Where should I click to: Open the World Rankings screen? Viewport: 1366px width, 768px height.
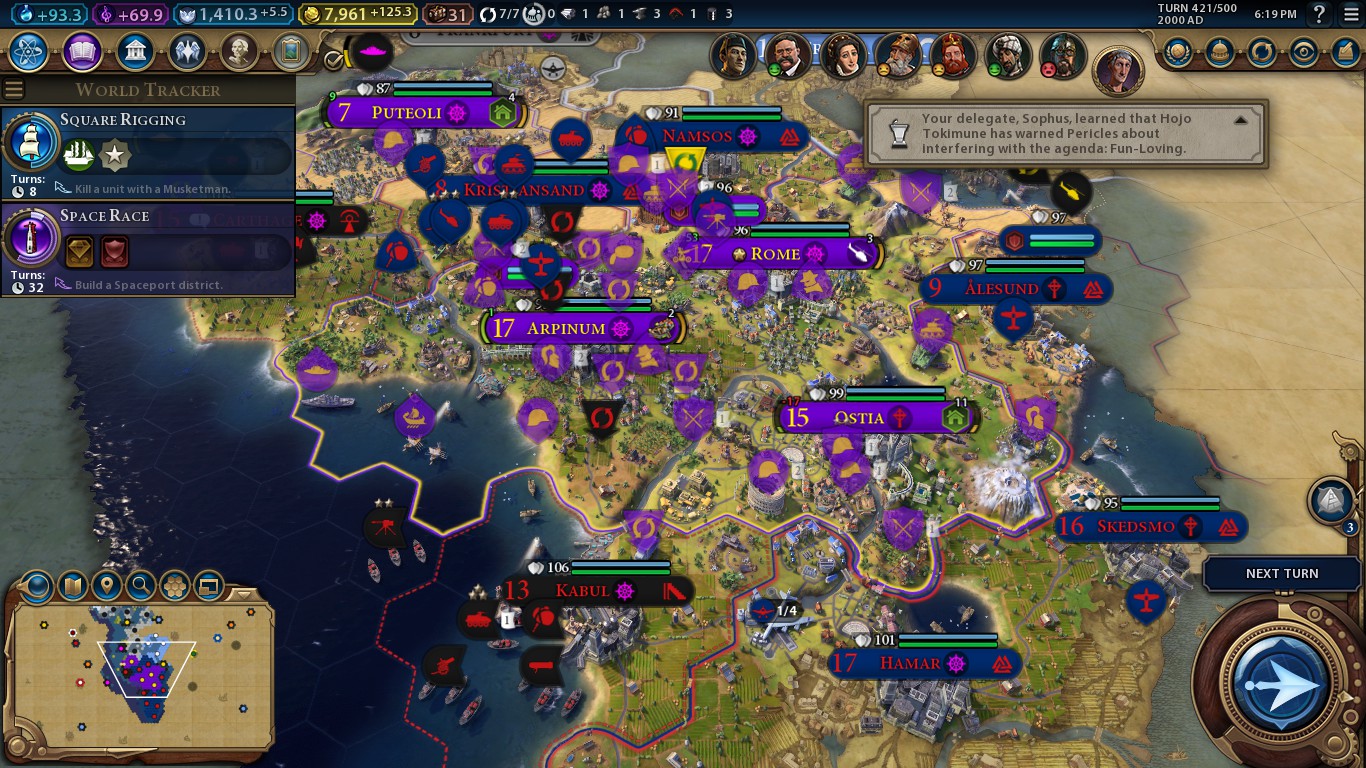point(1177,52)
